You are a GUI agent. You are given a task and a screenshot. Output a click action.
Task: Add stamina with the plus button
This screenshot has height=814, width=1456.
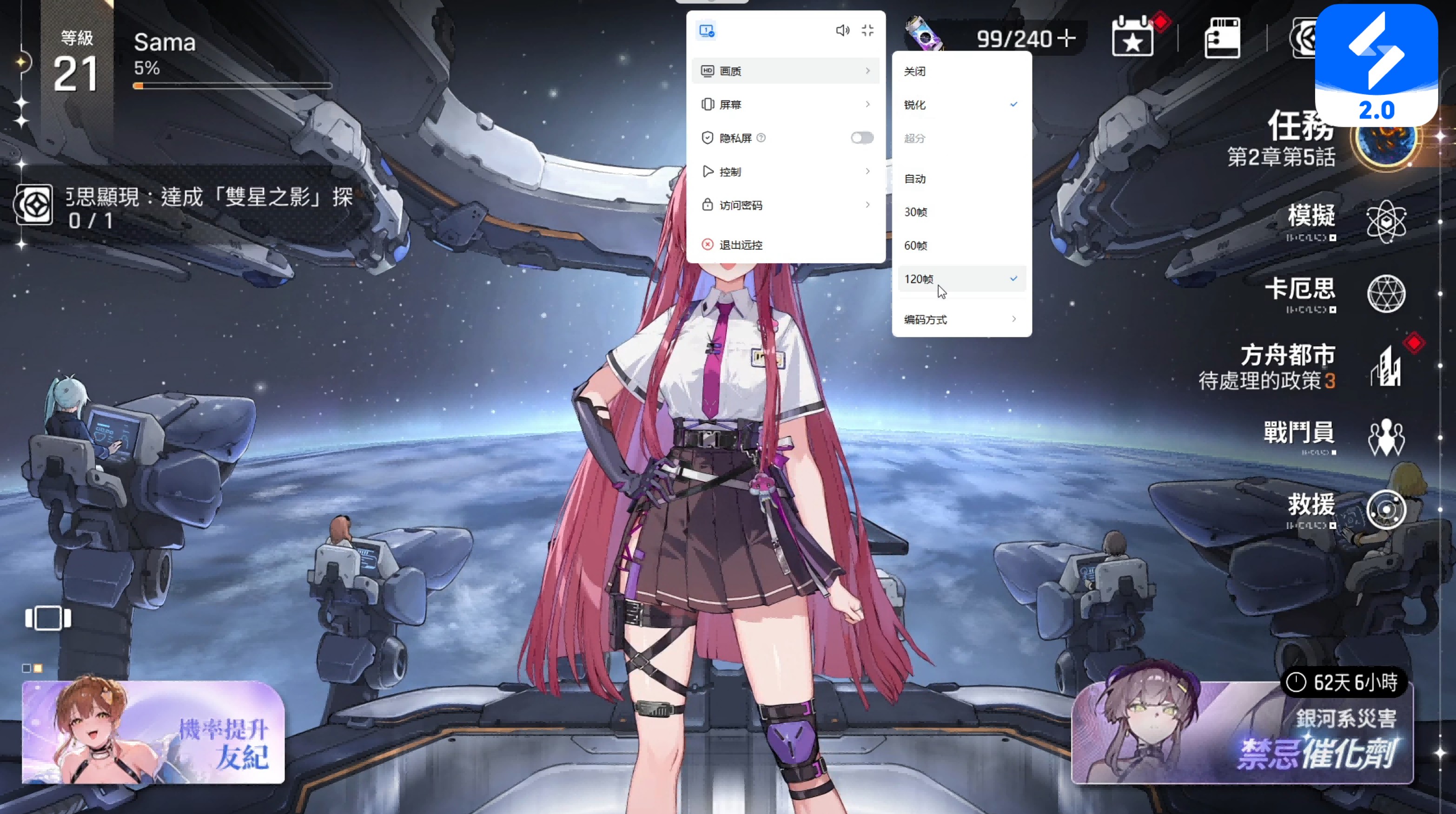tap(1066, 39)
